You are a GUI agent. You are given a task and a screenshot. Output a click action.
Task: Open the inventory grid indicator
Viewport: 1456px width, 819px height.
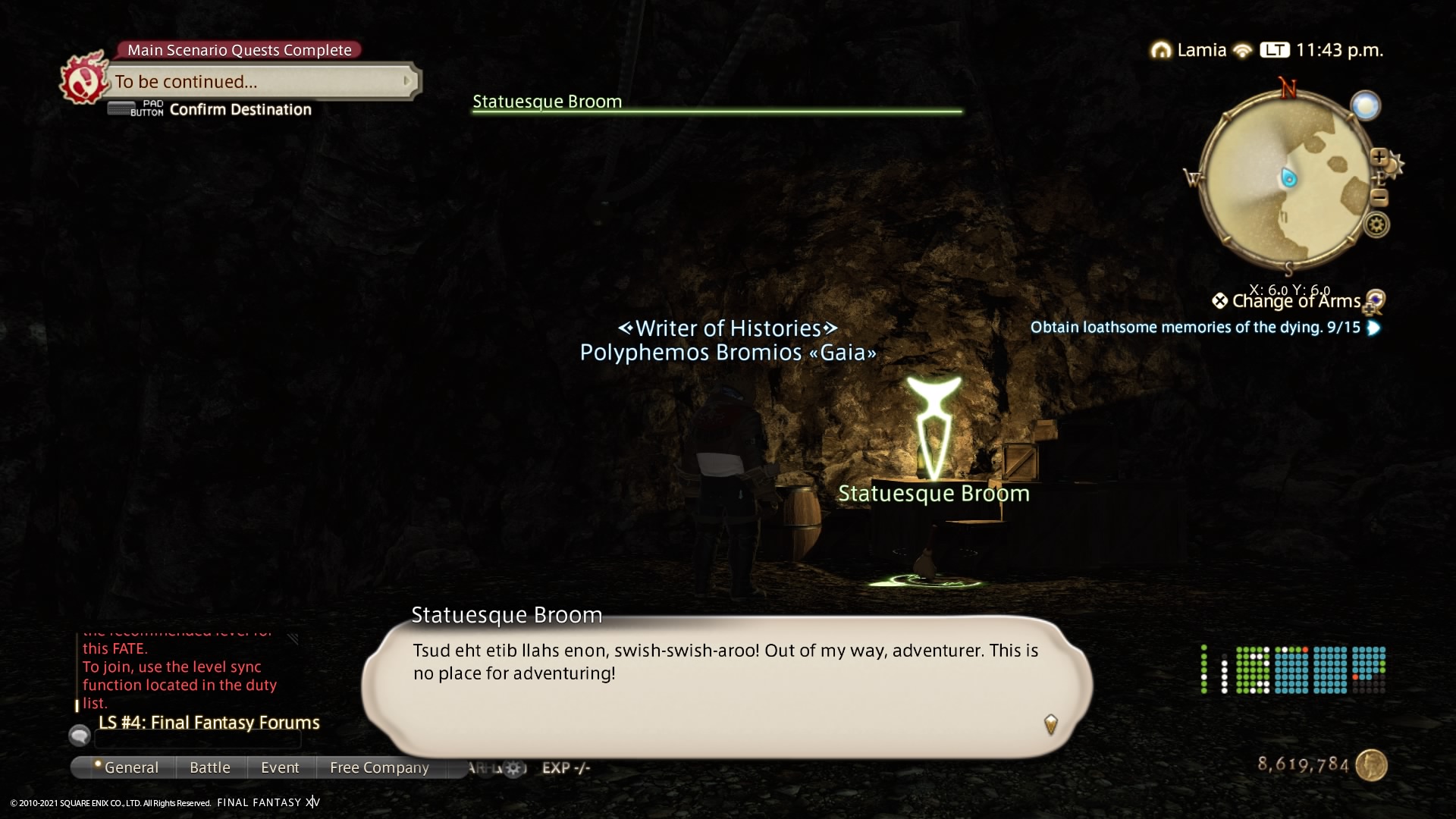coord(1294,670)
